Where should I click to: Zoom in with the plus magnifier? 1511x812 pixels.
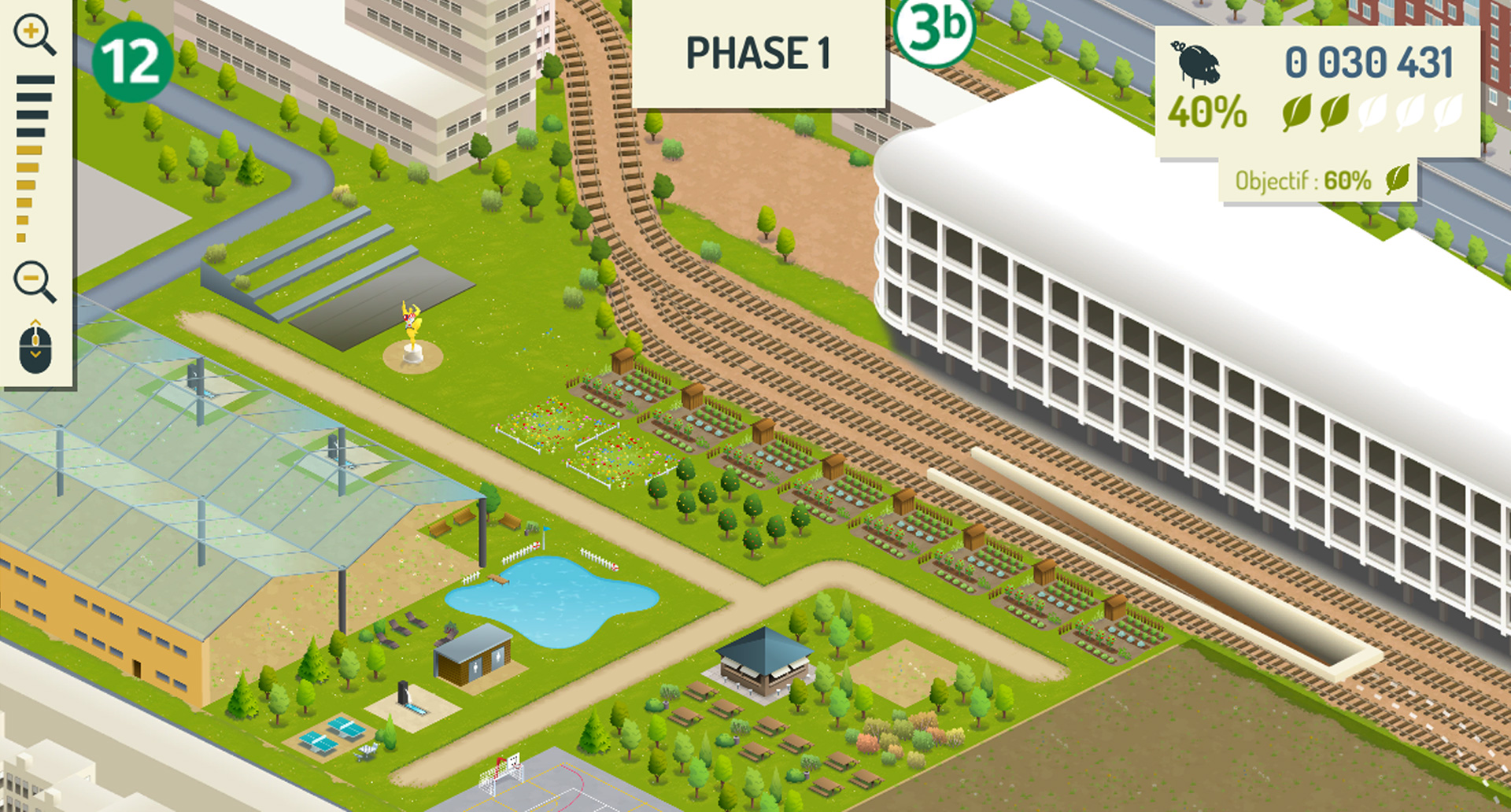pyautogui.click(x=34, y=36)
